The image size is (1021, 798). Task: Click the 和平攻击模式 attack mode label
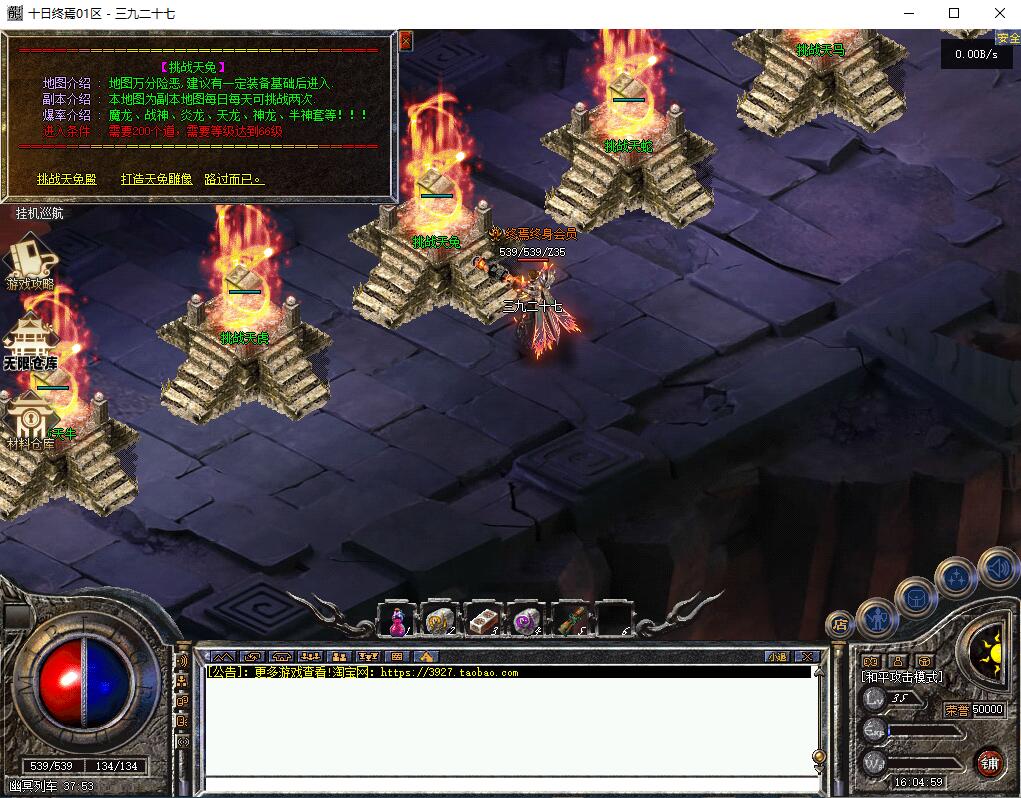pos(902,677)
